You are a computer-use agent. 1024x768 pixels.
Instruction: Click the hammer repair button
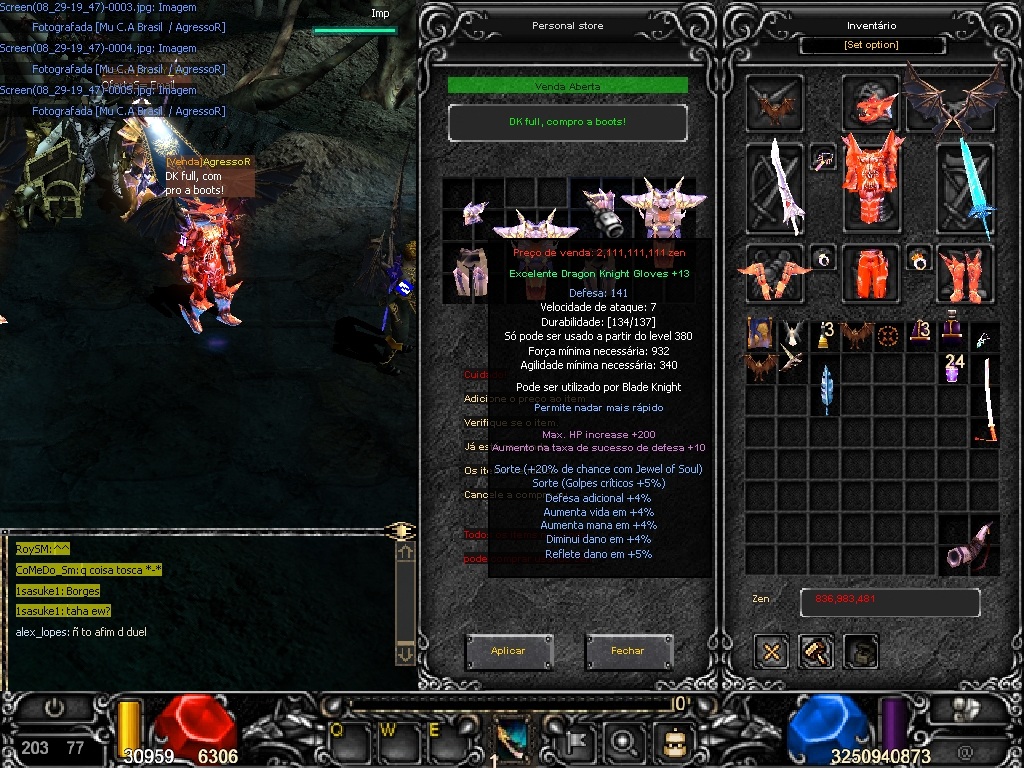click(x=816, y=652)
